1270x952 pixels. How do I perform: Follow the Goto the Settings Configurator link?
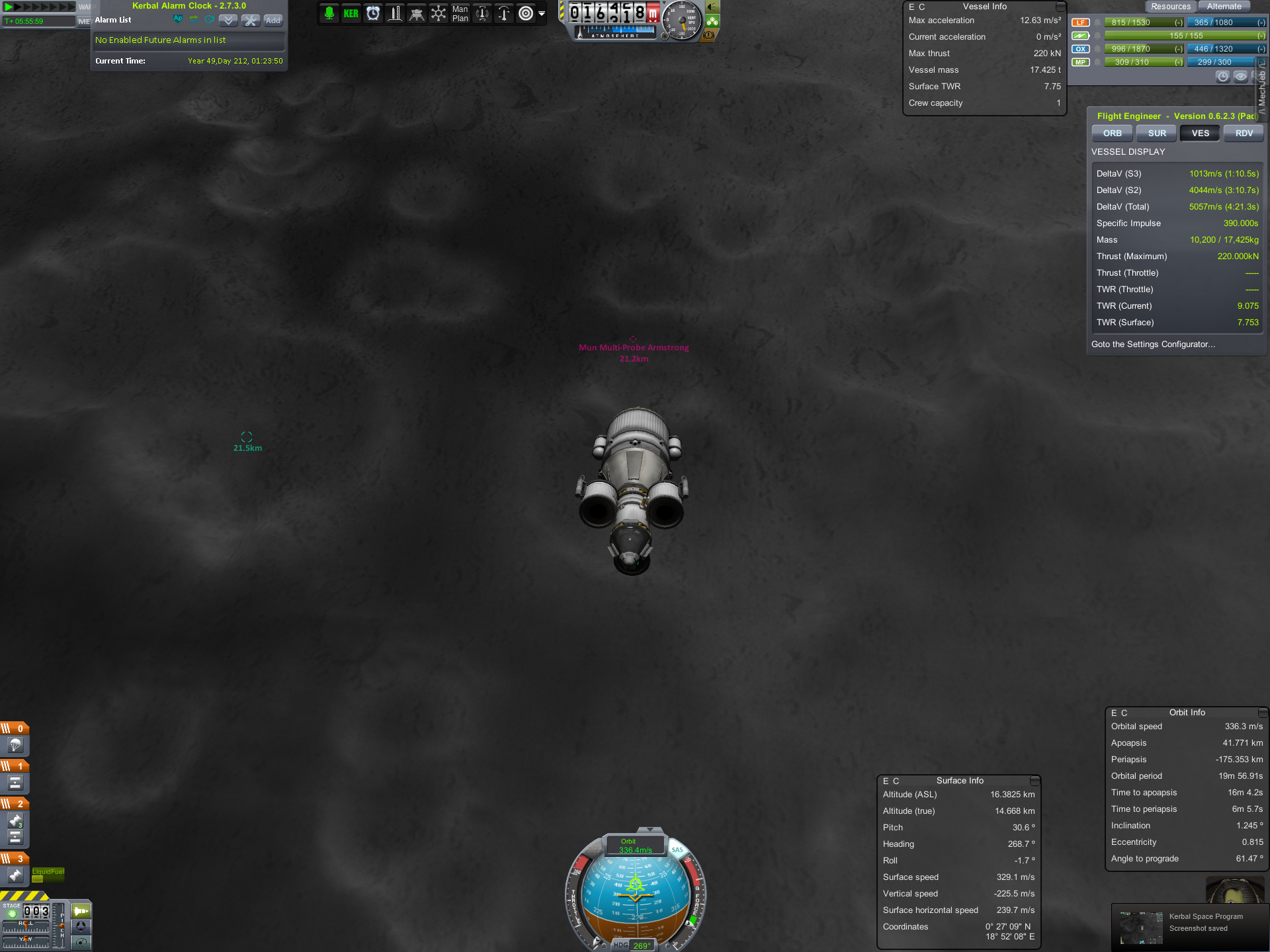point(1153,344)
